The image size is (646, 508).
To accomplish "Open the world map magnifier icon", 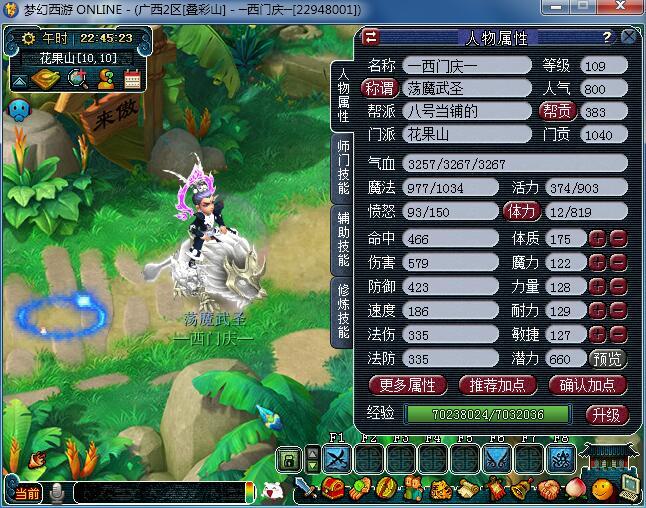I will [78, 79].
